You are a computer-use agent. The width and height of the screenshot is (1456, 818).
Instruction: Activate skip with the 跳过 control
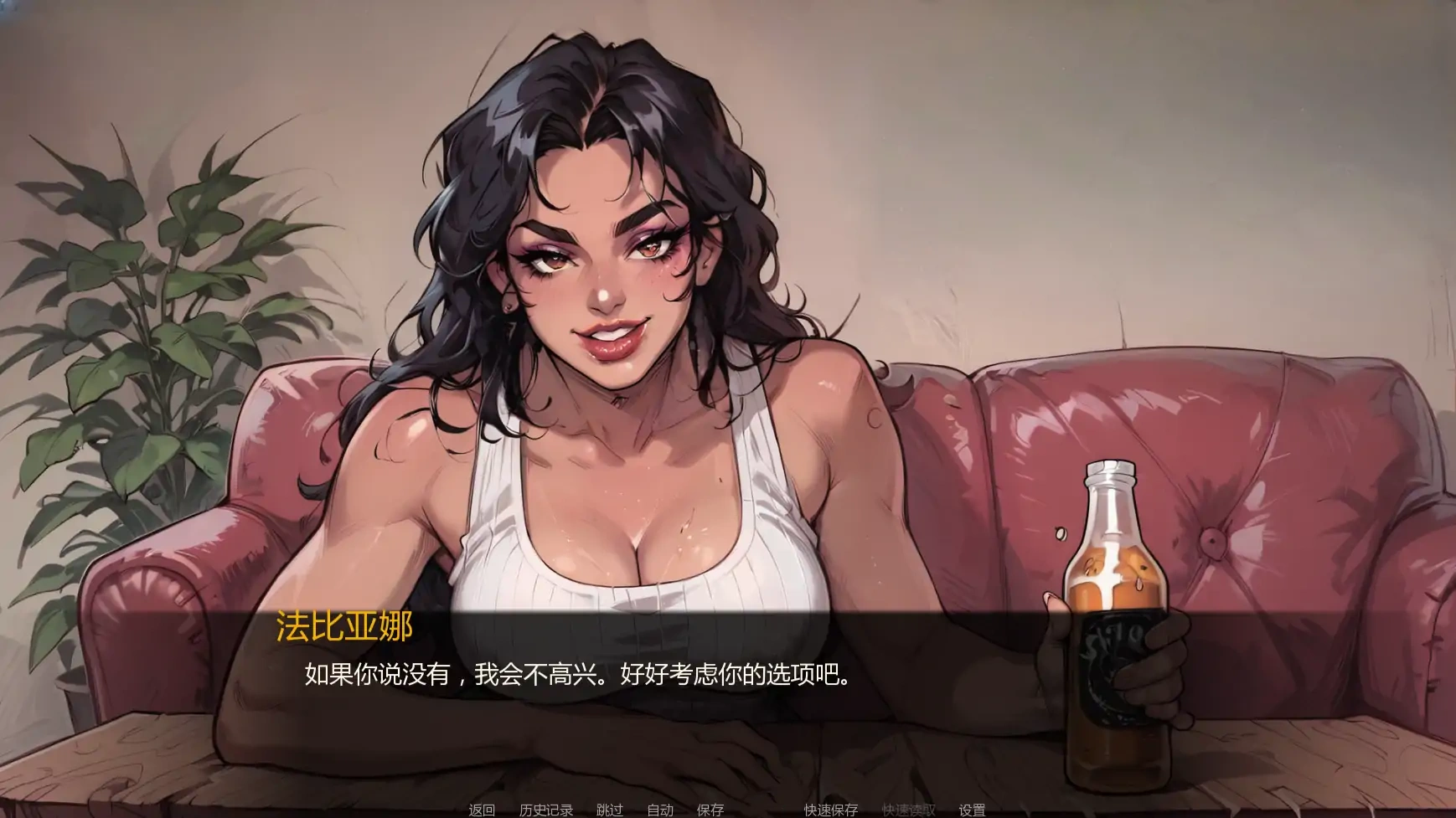pos(611,810)
